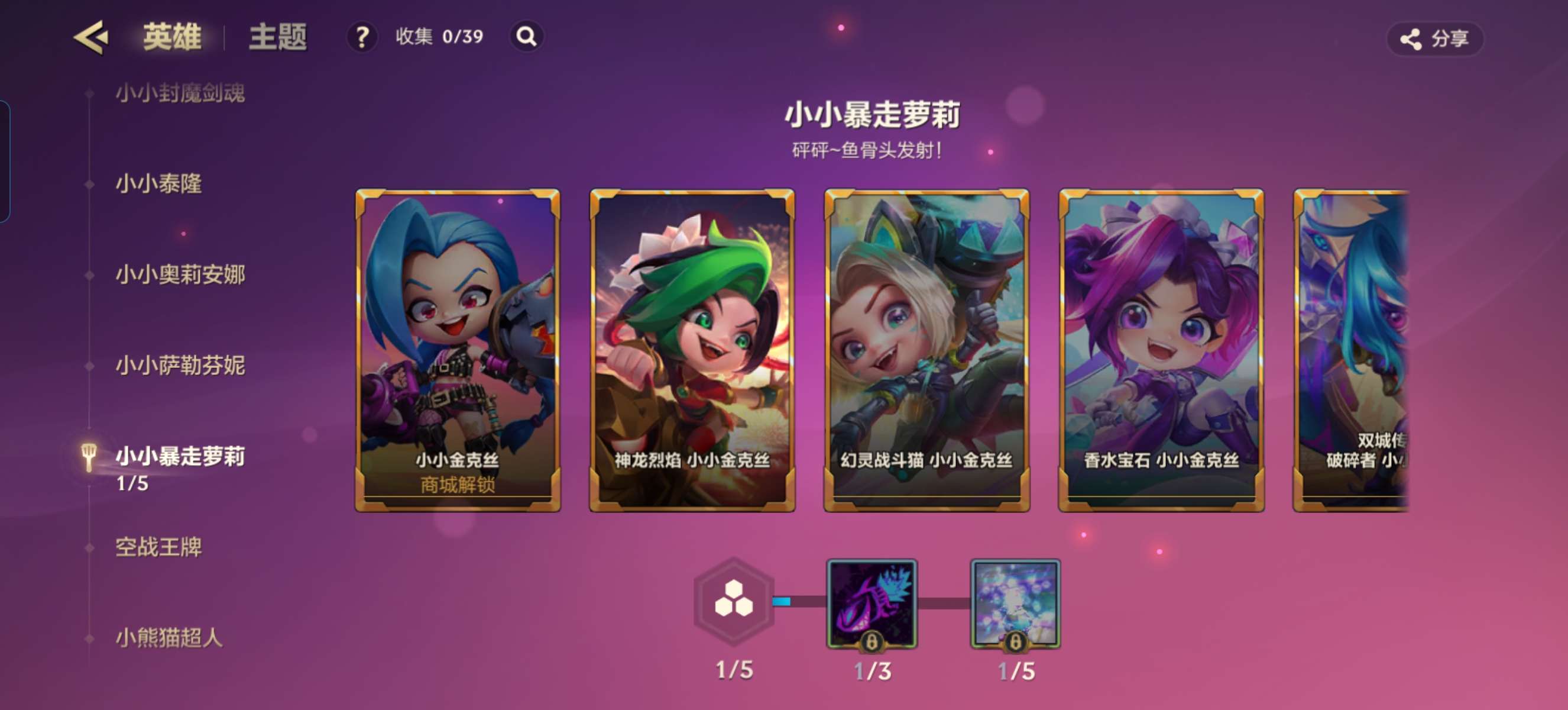The width and height of the screenshot is (1568, 710).
Task: Select 小小封魔剑魂 in the list
Action: click(x=180, y=93)
